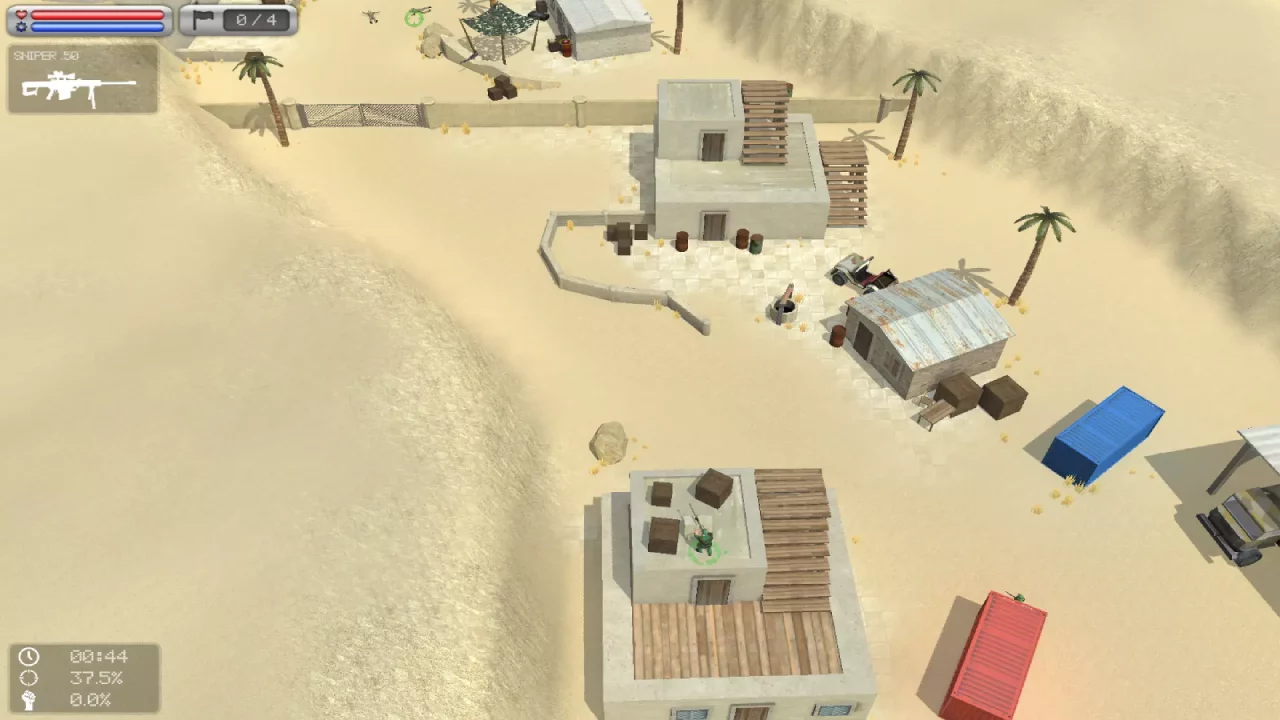Click the heart icon on the health bar
The width and height of the screenshot is (1280, 720).
pos(21,15)
